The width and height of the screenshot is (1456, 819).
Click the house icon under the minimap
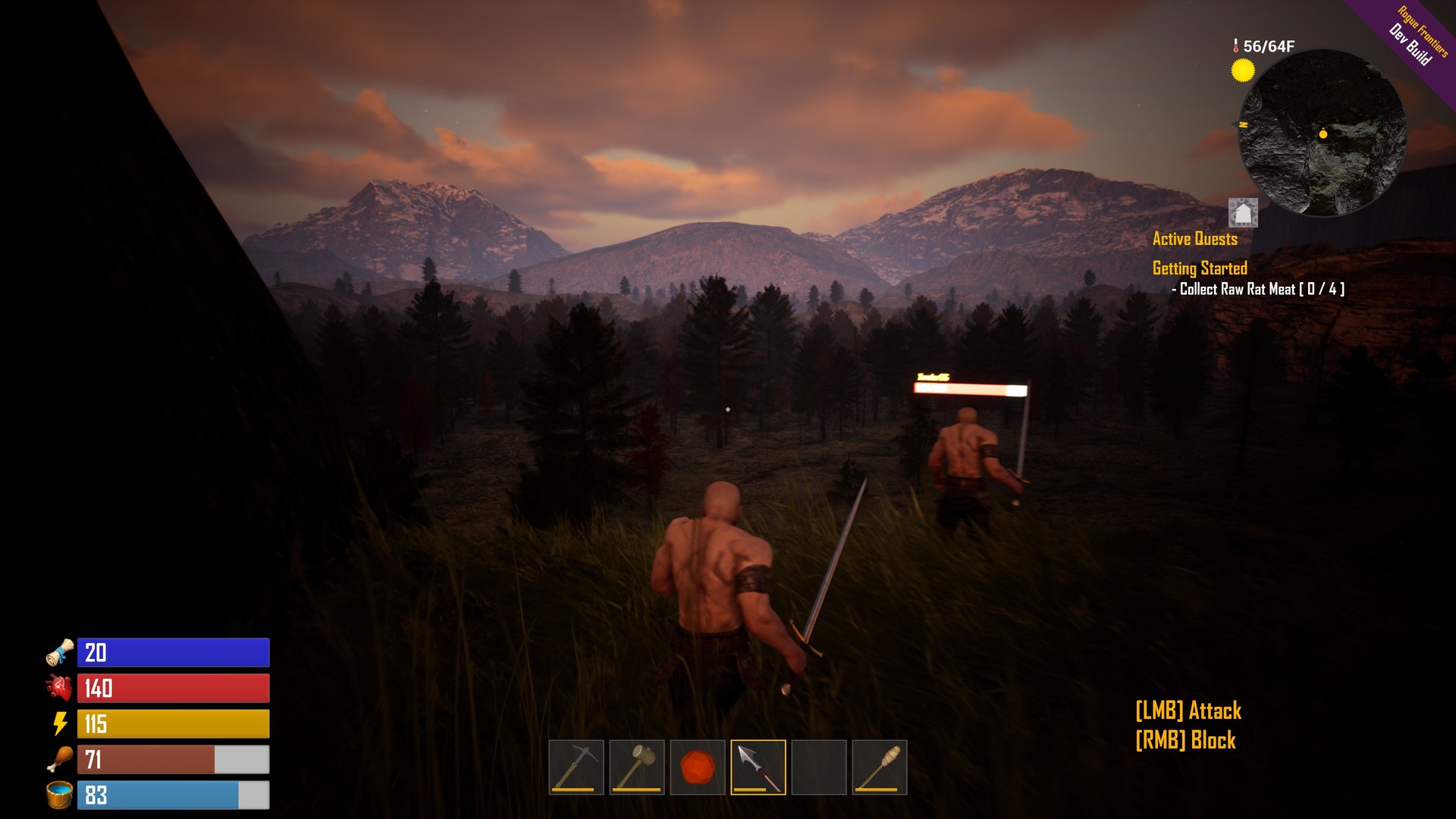coord(1242,213)
